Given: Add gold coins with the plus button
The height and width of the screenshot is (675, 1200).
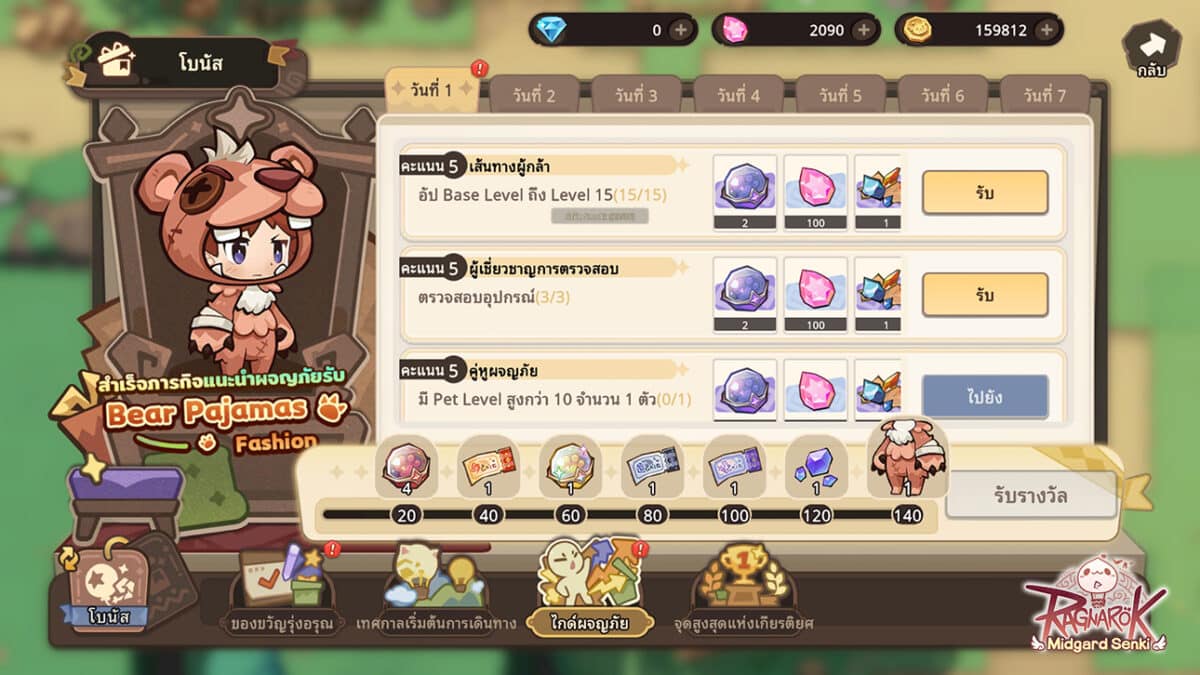Looking at the screenshot, I should (x=1046, y=30).
